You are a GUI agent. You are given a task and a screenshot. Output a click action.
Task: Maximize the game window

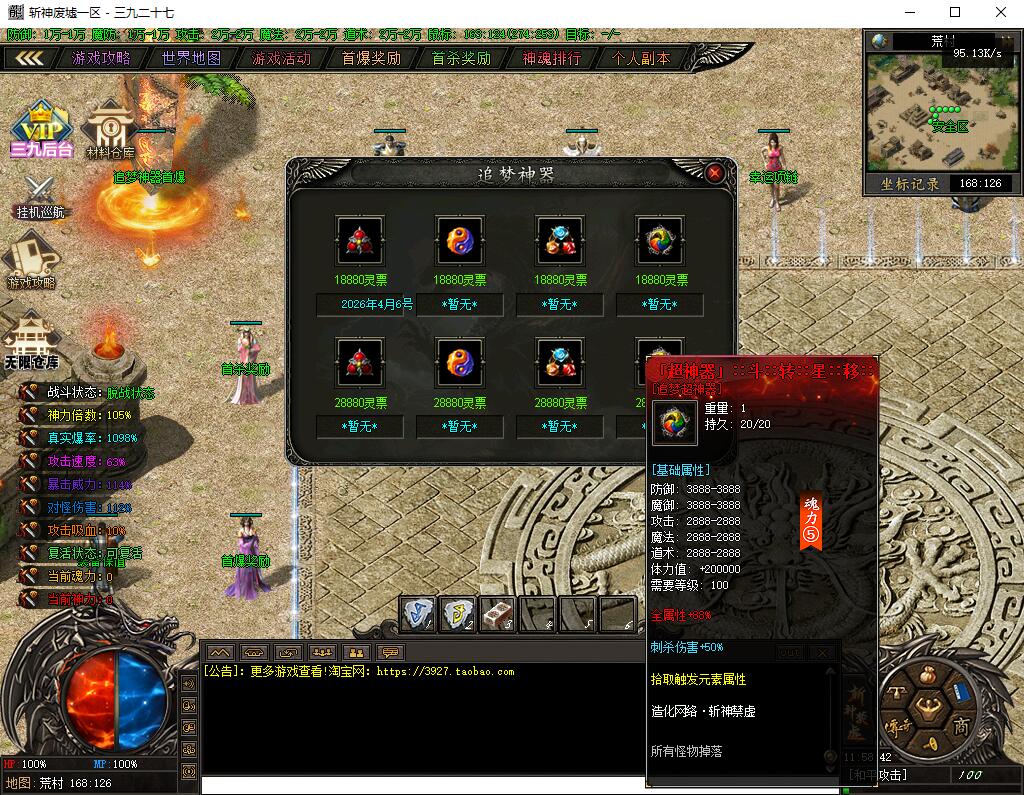pos(954,12)
